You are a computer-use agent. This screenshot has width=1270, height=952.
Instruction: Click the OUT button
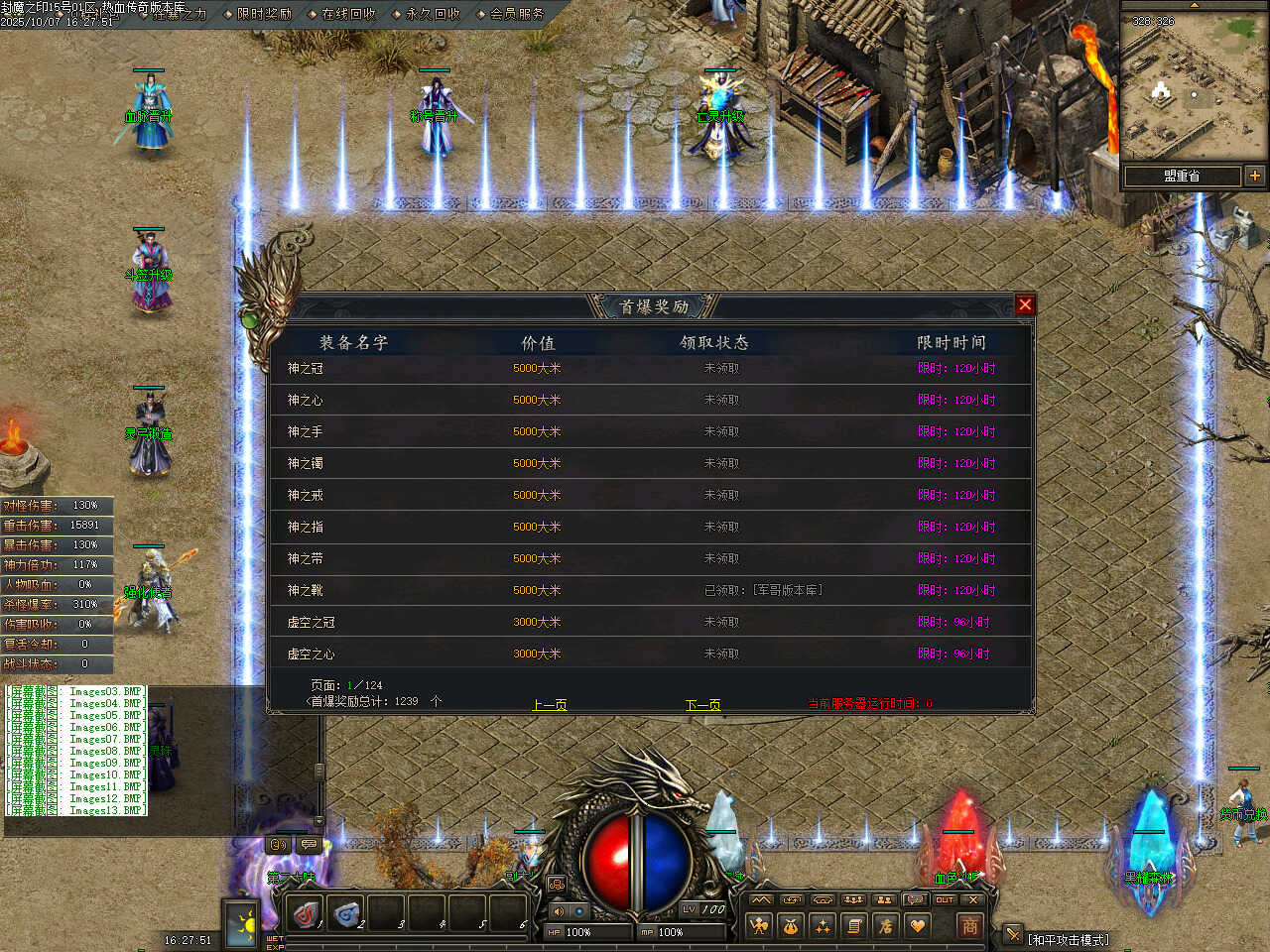[945, 899]
